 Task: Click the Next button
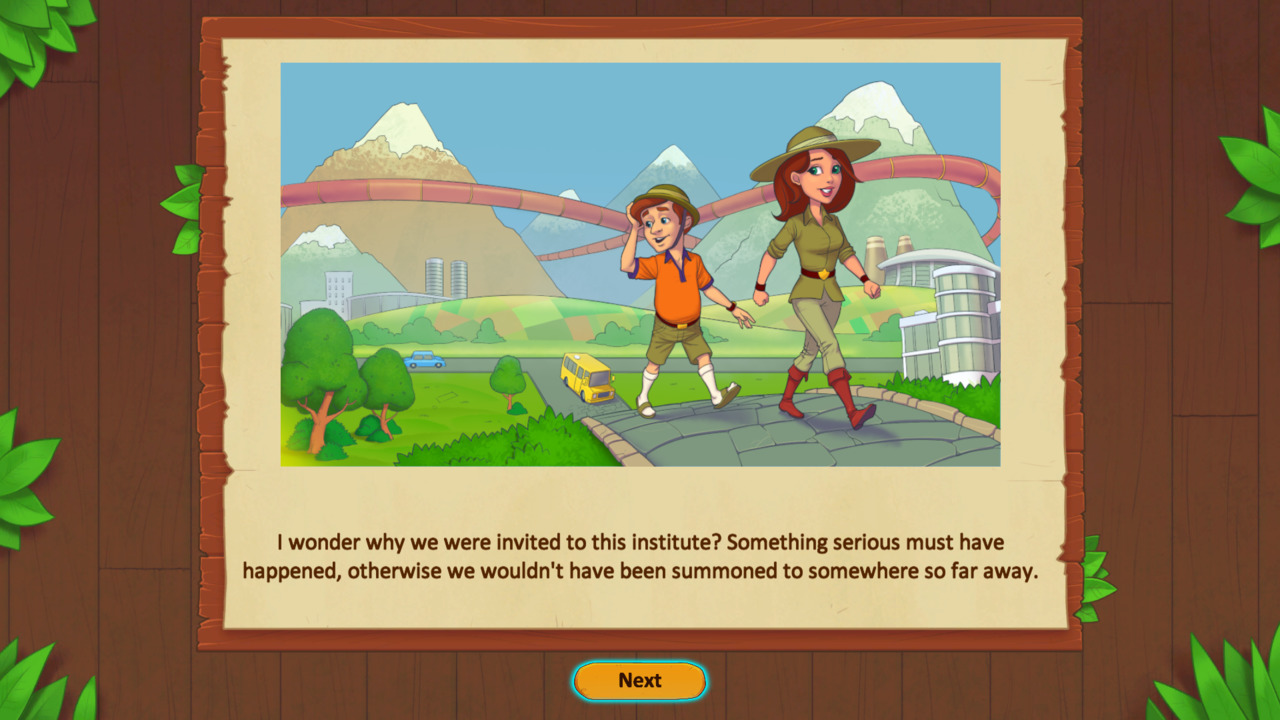point(639,680)
